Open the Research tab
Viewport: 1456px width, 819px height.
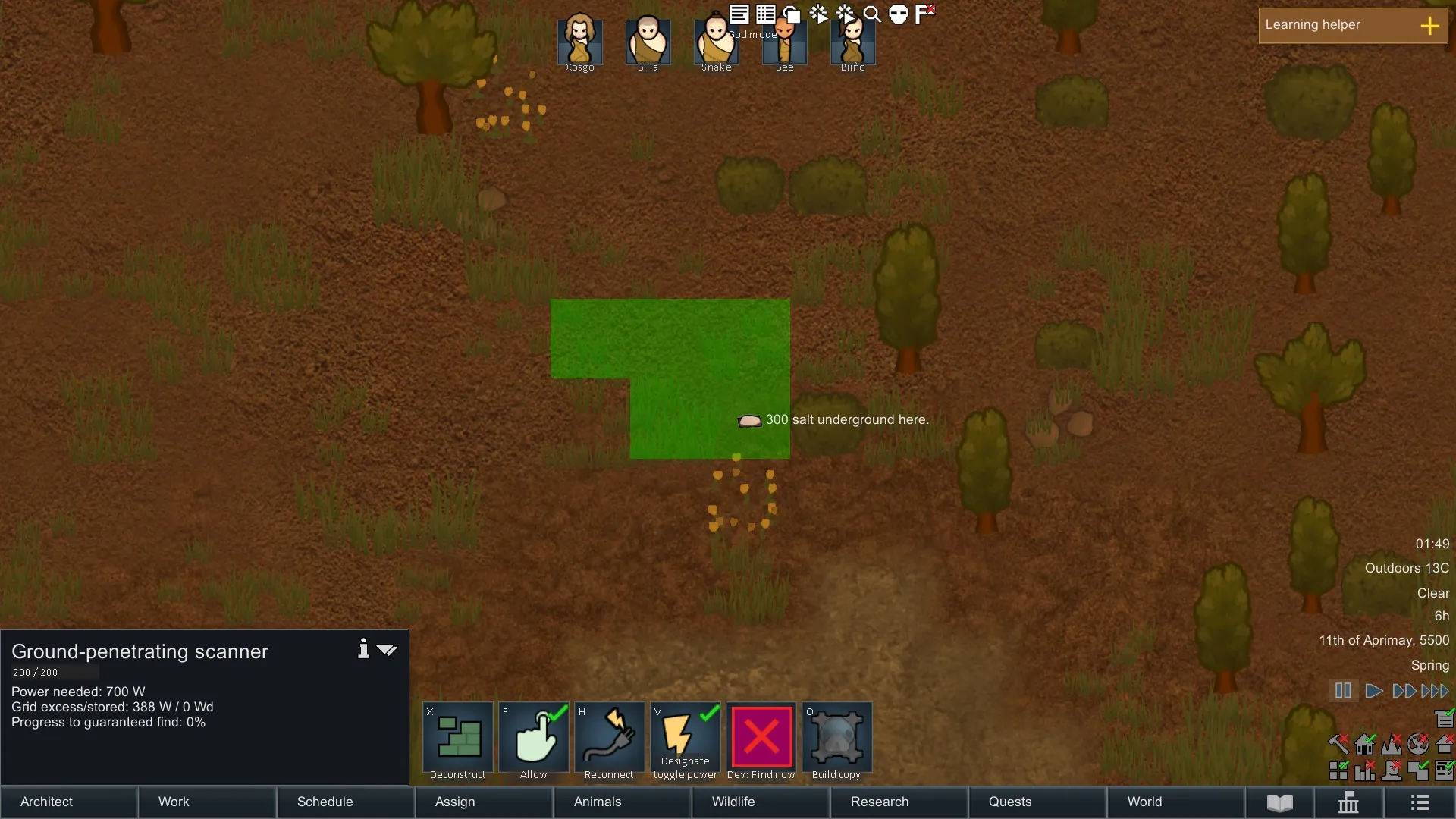tap(899, 802)
